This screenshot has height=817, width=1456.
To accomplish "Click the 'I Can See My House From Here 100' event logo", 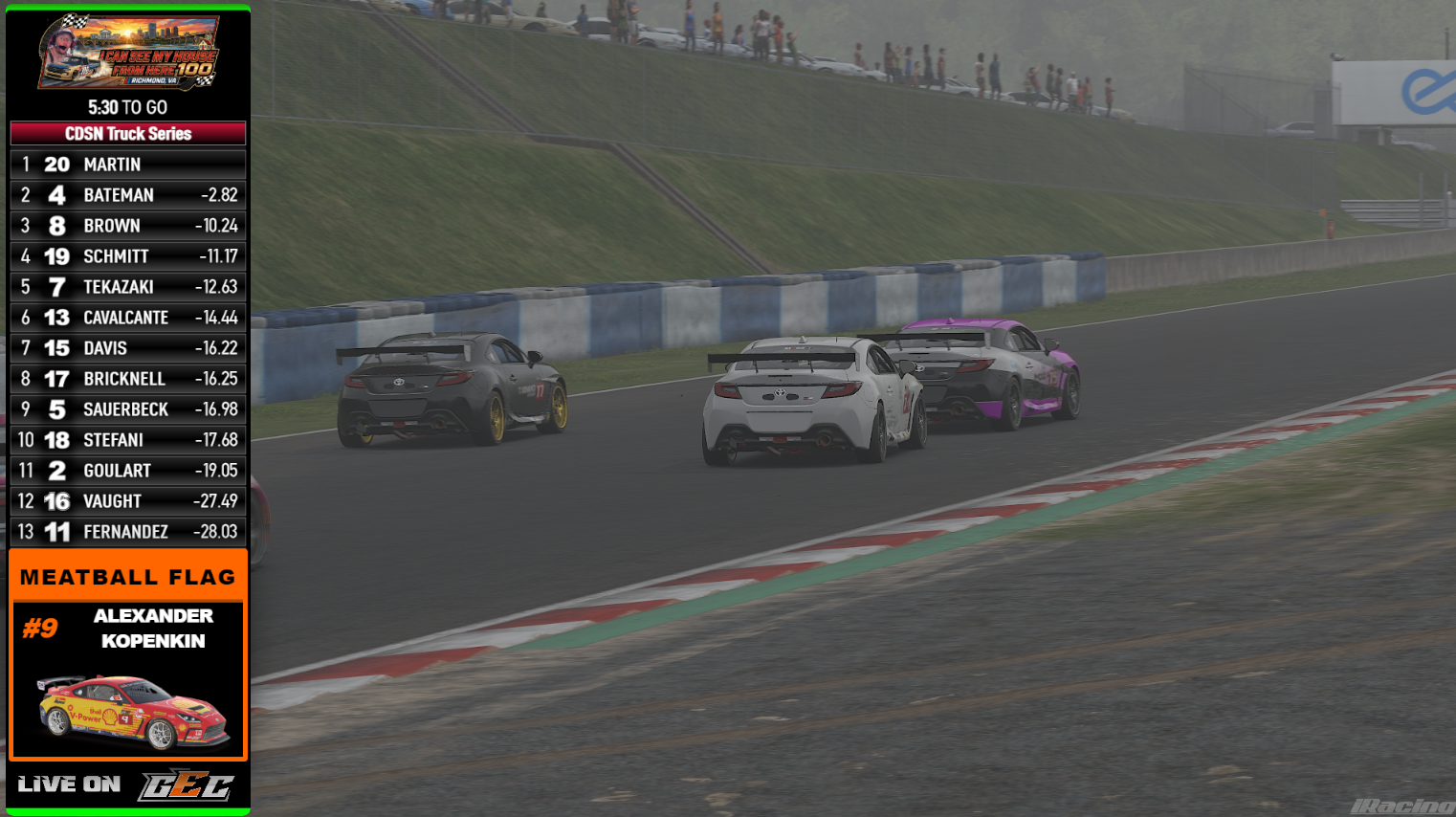I will point(127,53).
